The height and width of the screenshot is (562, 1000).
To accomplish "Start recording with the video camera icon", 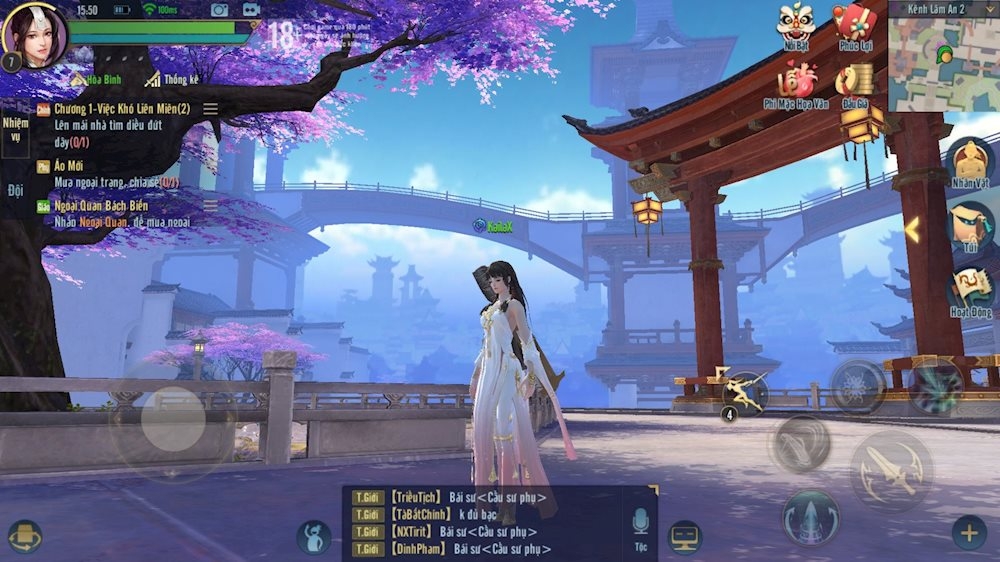I will click(251, 10).
